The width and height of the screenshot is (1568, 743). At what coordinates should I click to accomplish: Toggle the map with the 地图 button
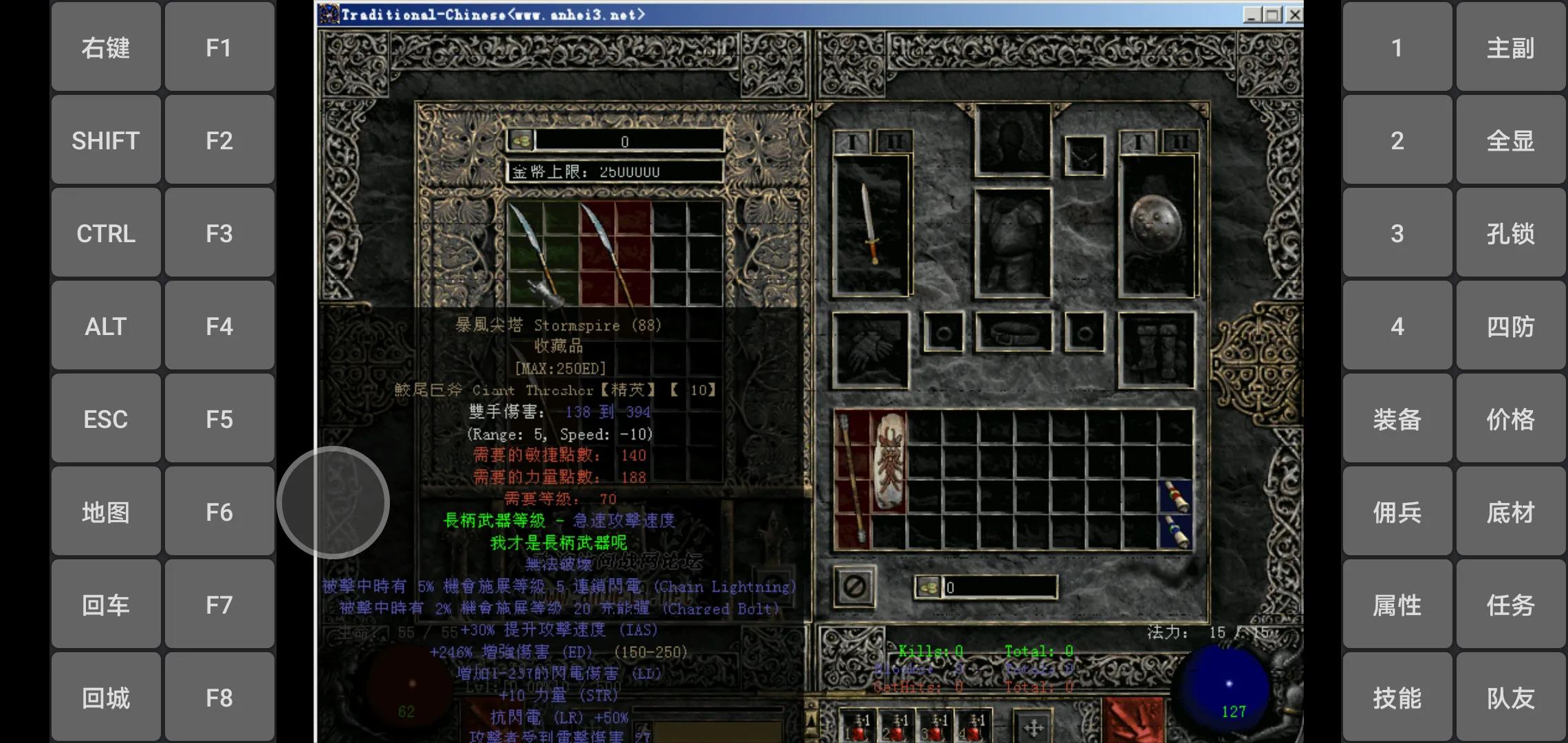pos(106,512)
